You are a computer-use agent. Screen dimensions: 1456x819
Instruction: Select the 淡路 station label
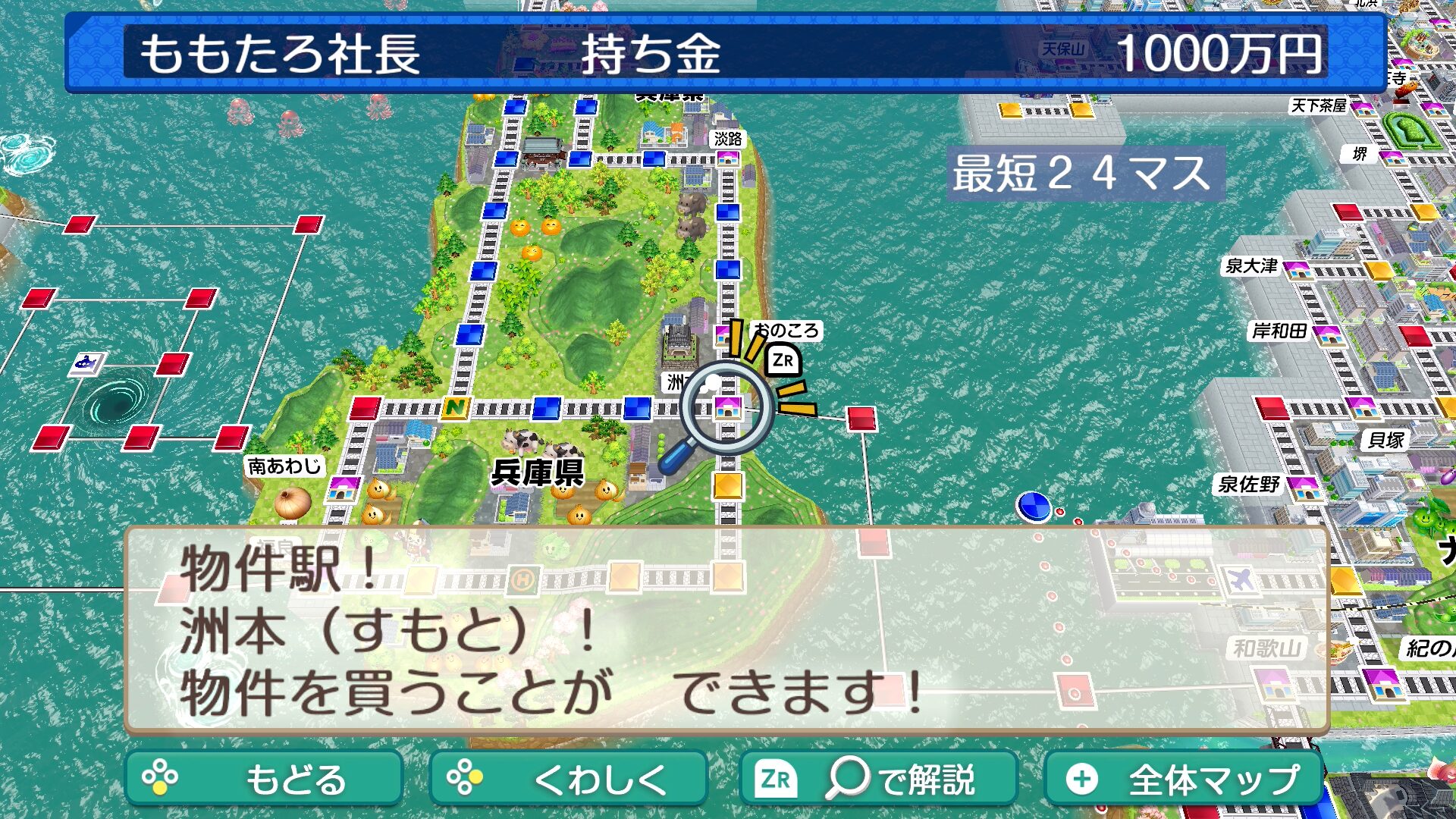coord(728,139)
